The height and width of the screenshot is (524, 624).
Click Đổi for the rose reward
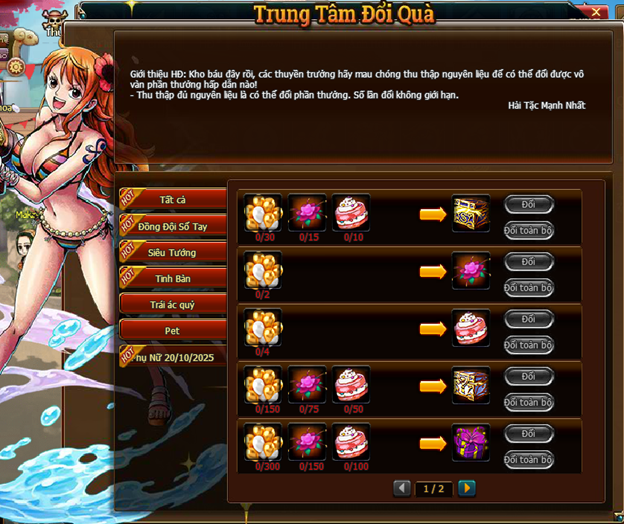(x=529, y=262)
